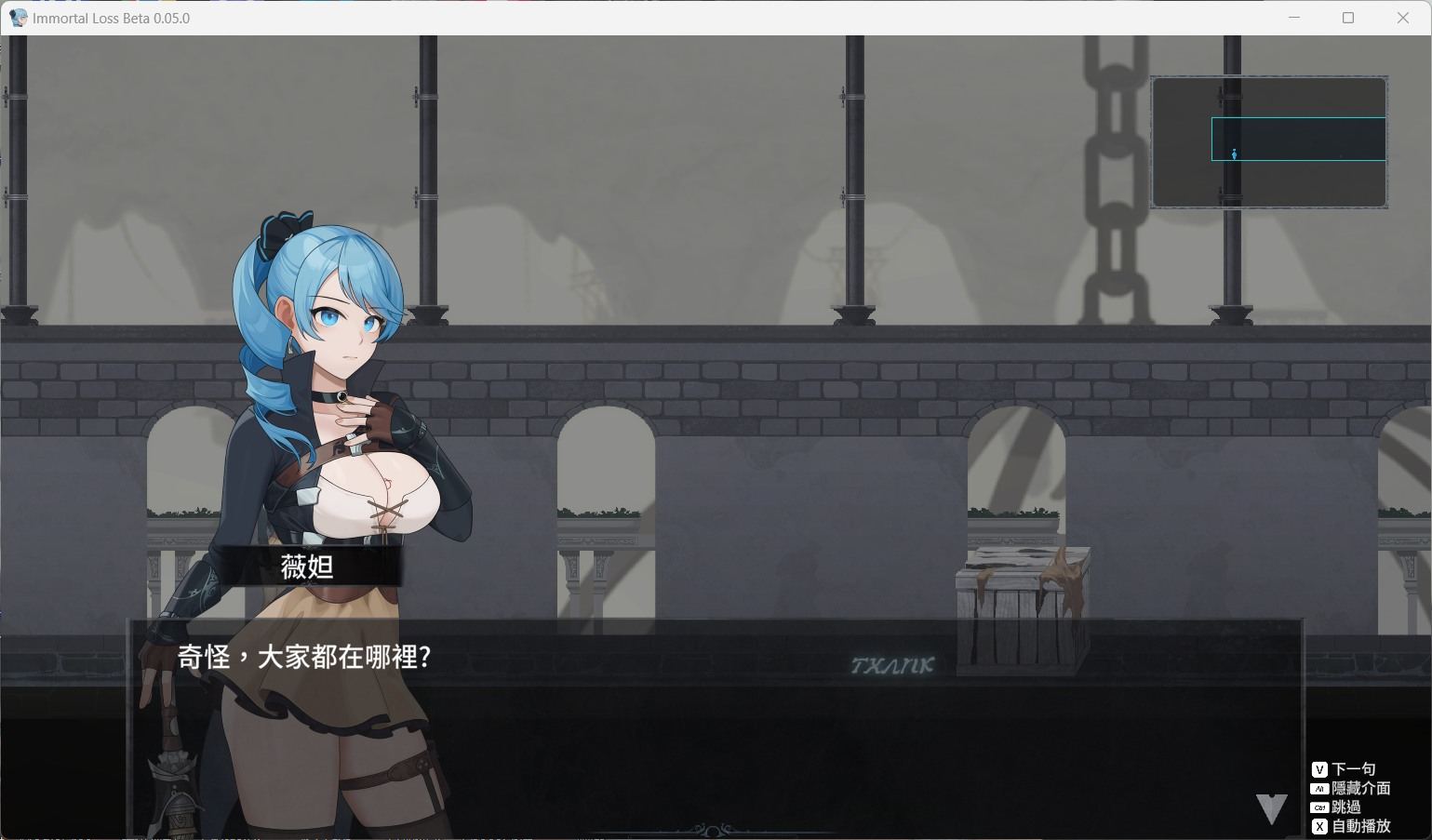The height and width of the screenshot is (840, 1432).
Task: Click the game icon in the title bar
Action: 17,17
